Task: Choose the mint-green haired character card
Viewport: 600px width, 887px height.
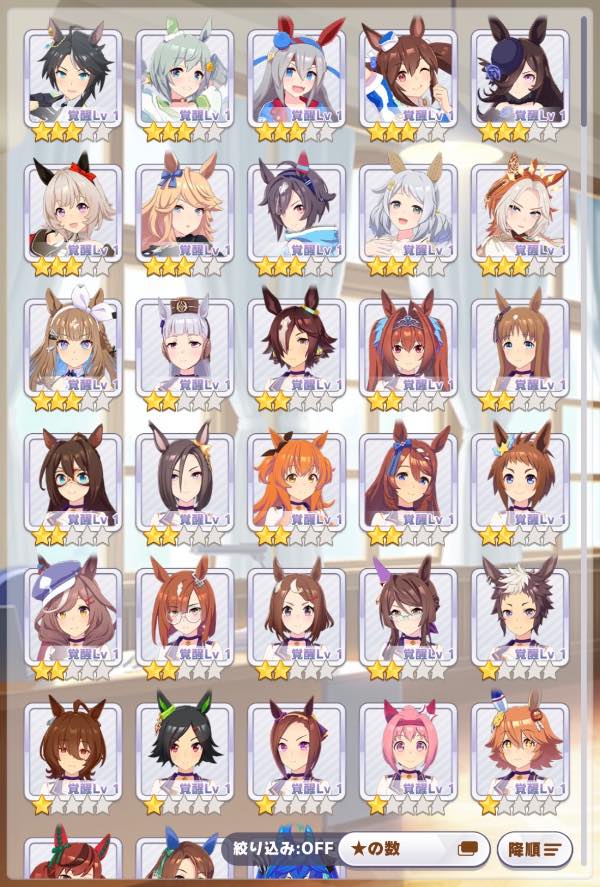Action: point(184,78)
